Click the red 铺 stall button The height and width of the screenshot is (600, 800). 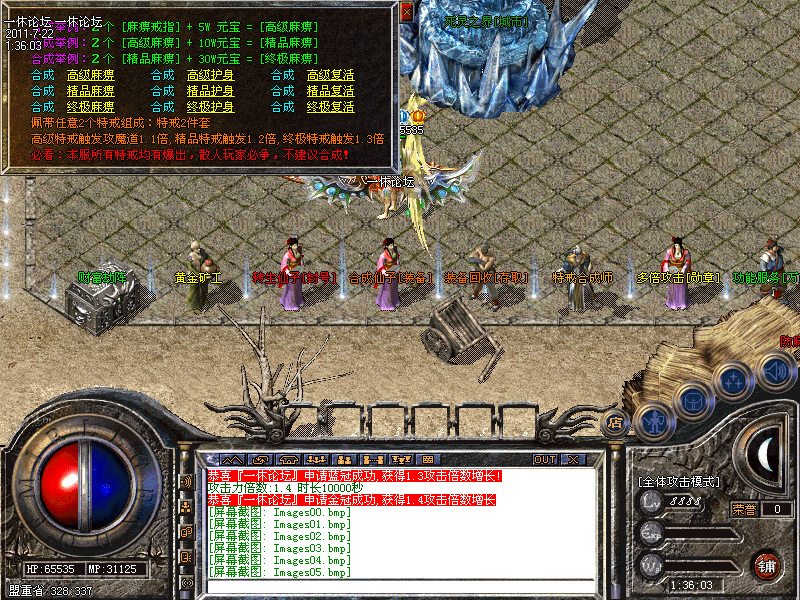[x=767, y=564]
